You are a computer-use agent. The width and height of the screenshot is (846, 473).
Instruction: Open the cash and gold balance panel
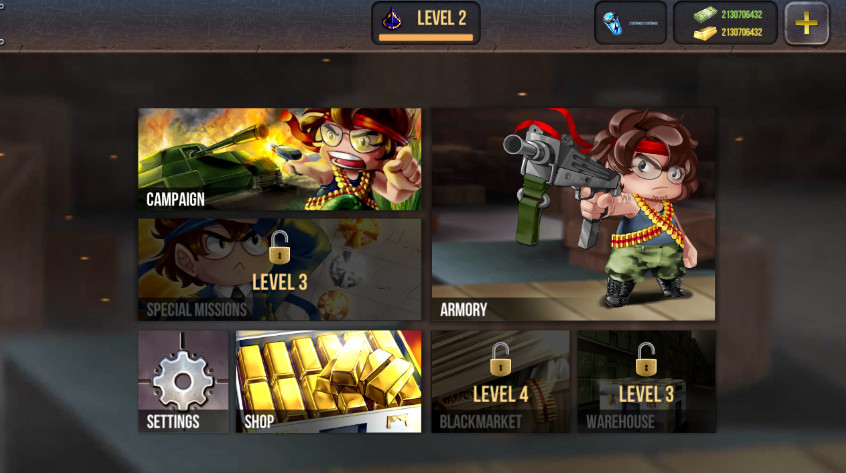pyautogui.click(x=725, y=23)
